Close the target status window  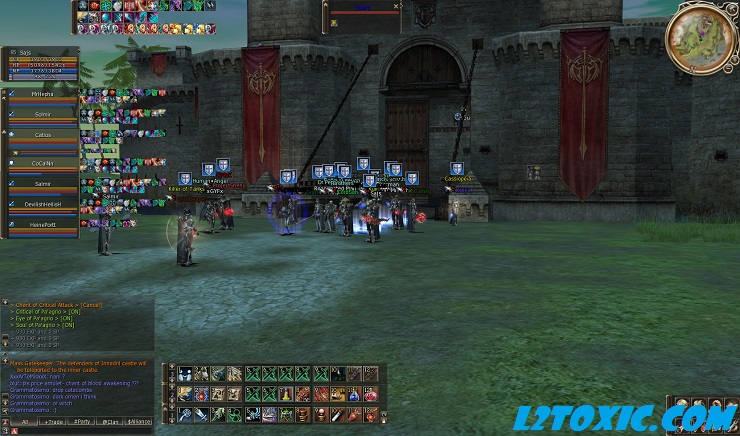tap(396, 6)
